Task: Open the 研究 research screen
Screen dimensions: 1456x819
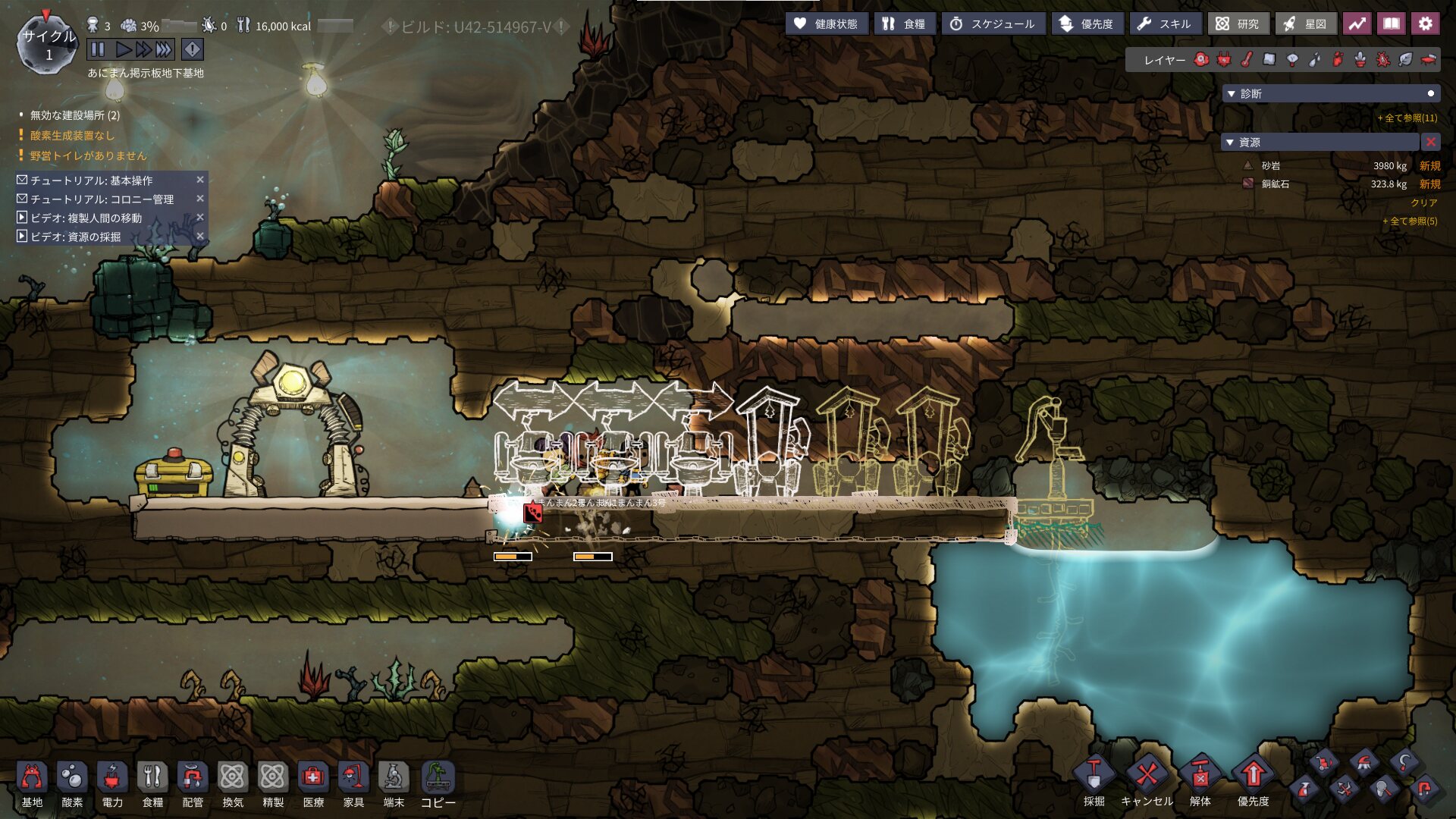Action: tap(1238, 24)
